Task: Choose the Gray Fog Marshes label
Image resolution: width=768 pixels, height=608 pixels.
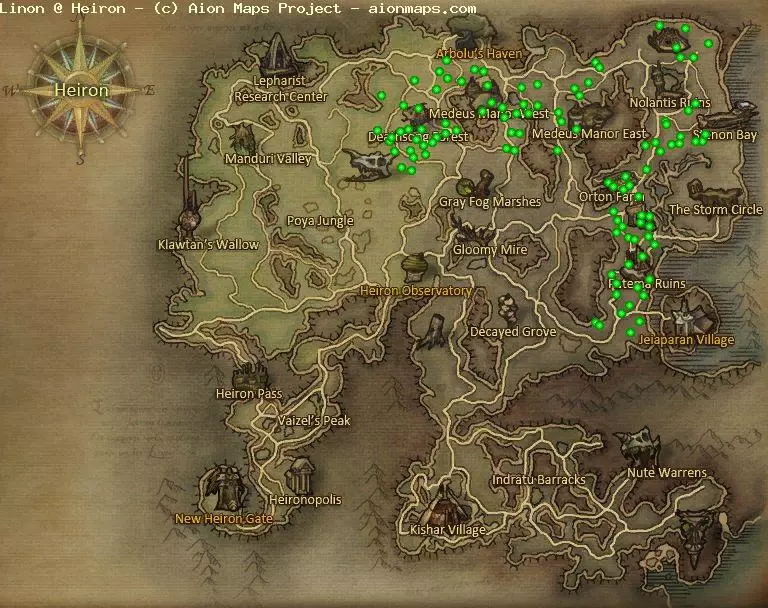Action: [x=490, y=202]
